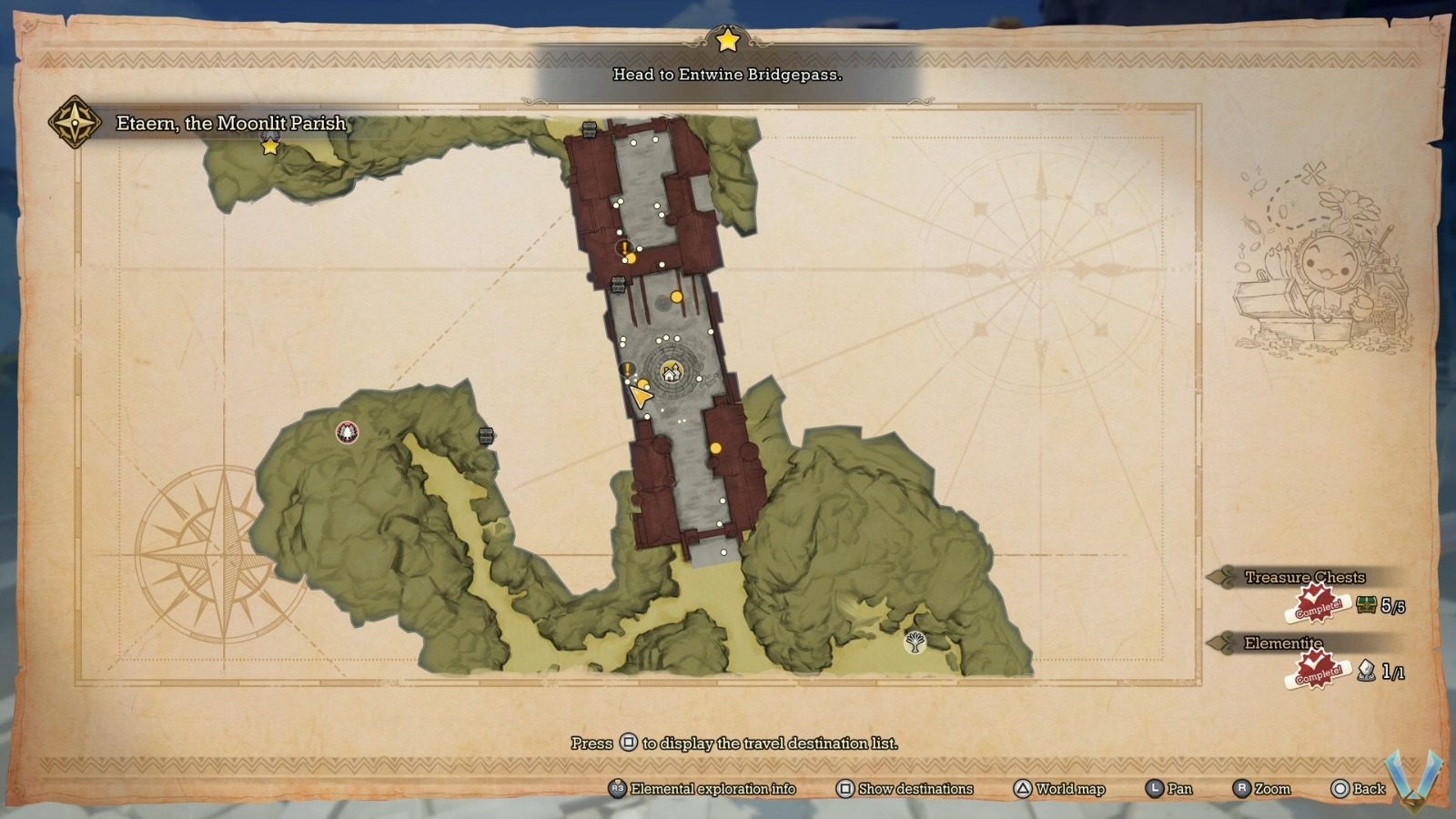Show the travel destinations list

[x=905, y=789]
